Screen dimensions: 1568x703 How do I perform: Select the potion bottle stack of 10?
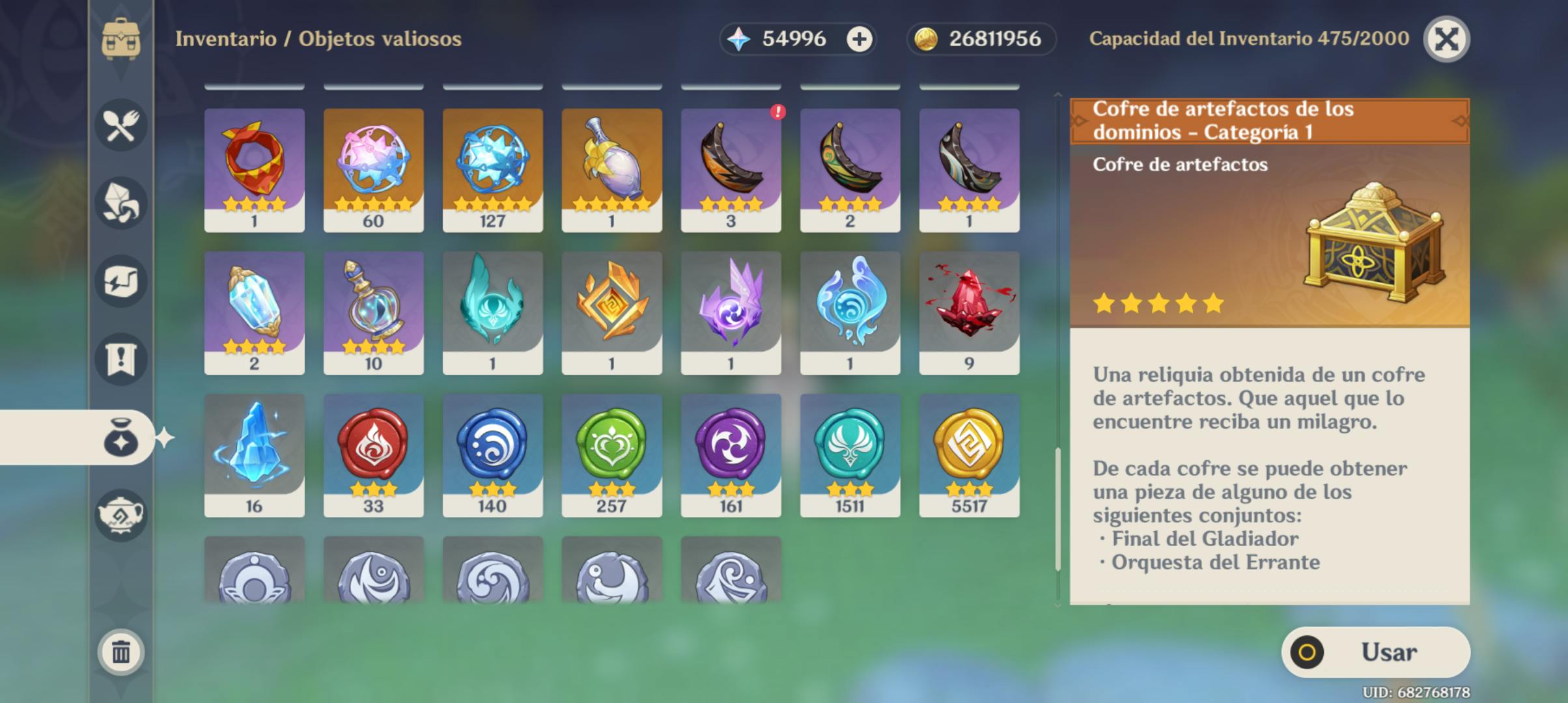(x=373, y=312)
